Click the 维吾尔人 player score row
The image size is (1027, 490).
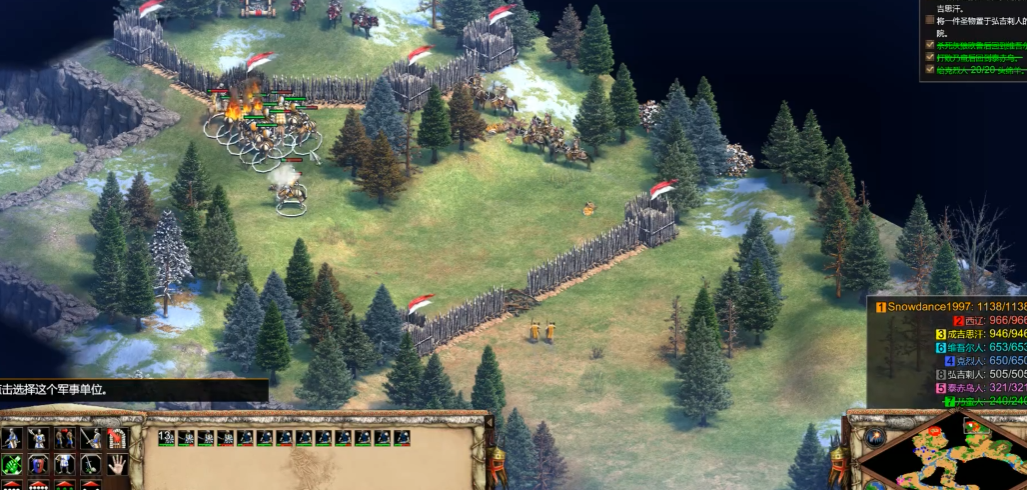tap(980, 348)
